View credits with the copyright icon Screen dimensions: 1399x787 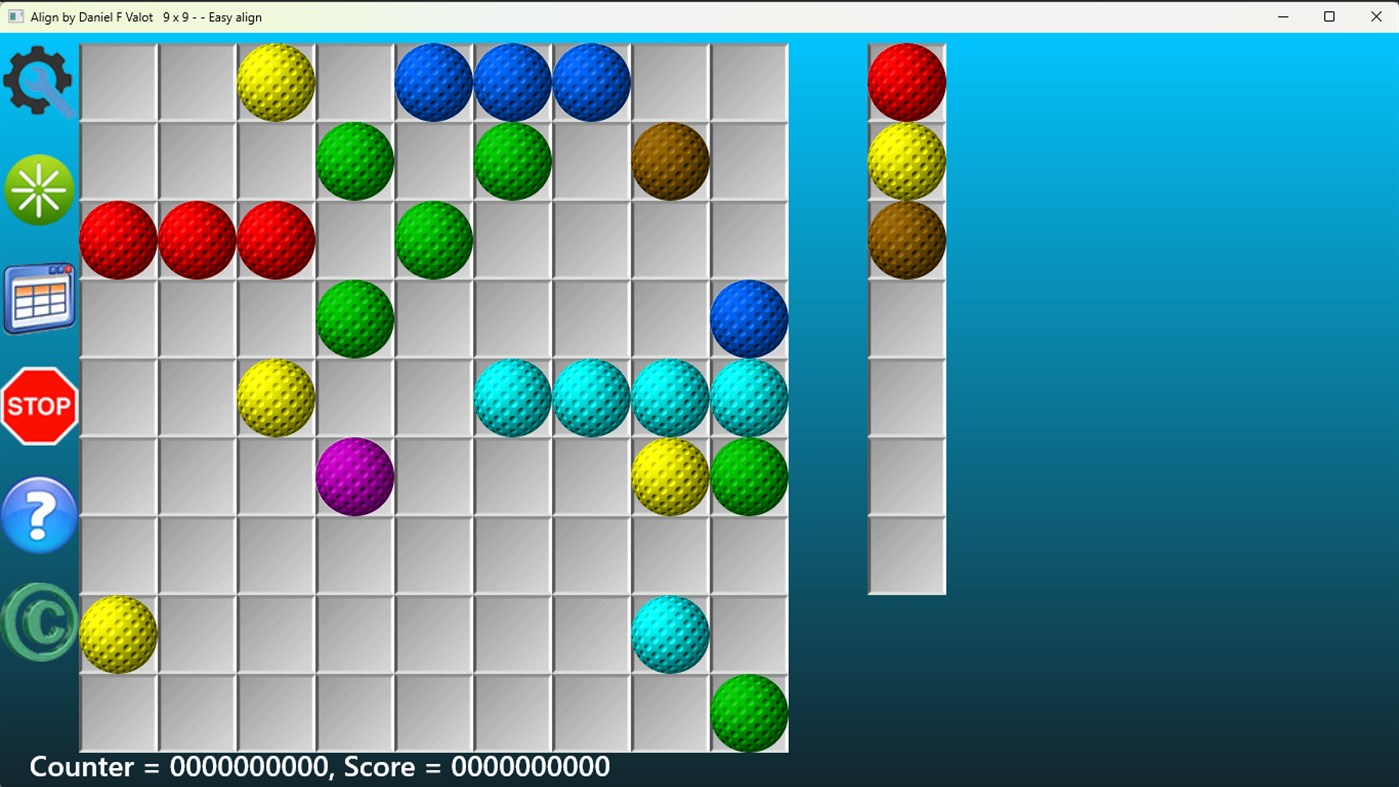tap(40, 621)
